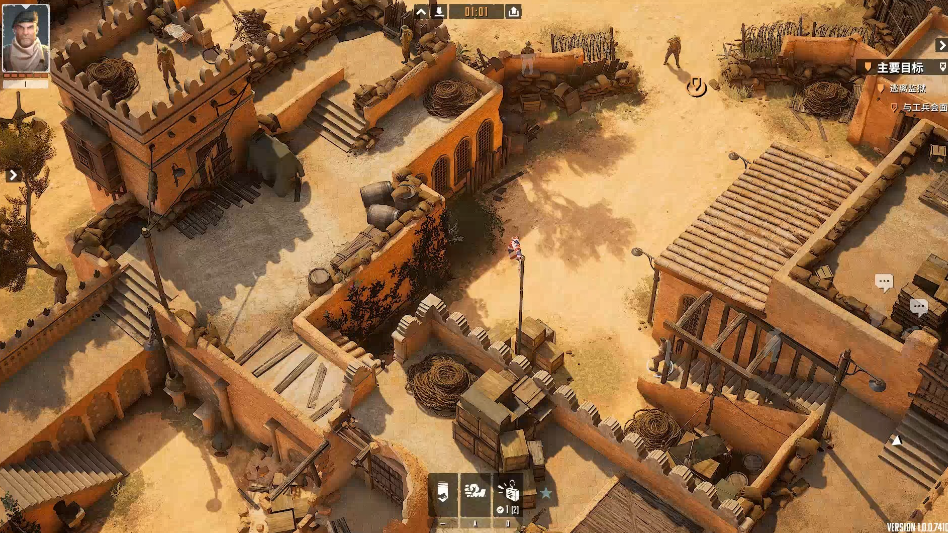Viewport: 948px width, 533px height.
Task: Collapse the top bar with the chevron
Action: (422, 12)
